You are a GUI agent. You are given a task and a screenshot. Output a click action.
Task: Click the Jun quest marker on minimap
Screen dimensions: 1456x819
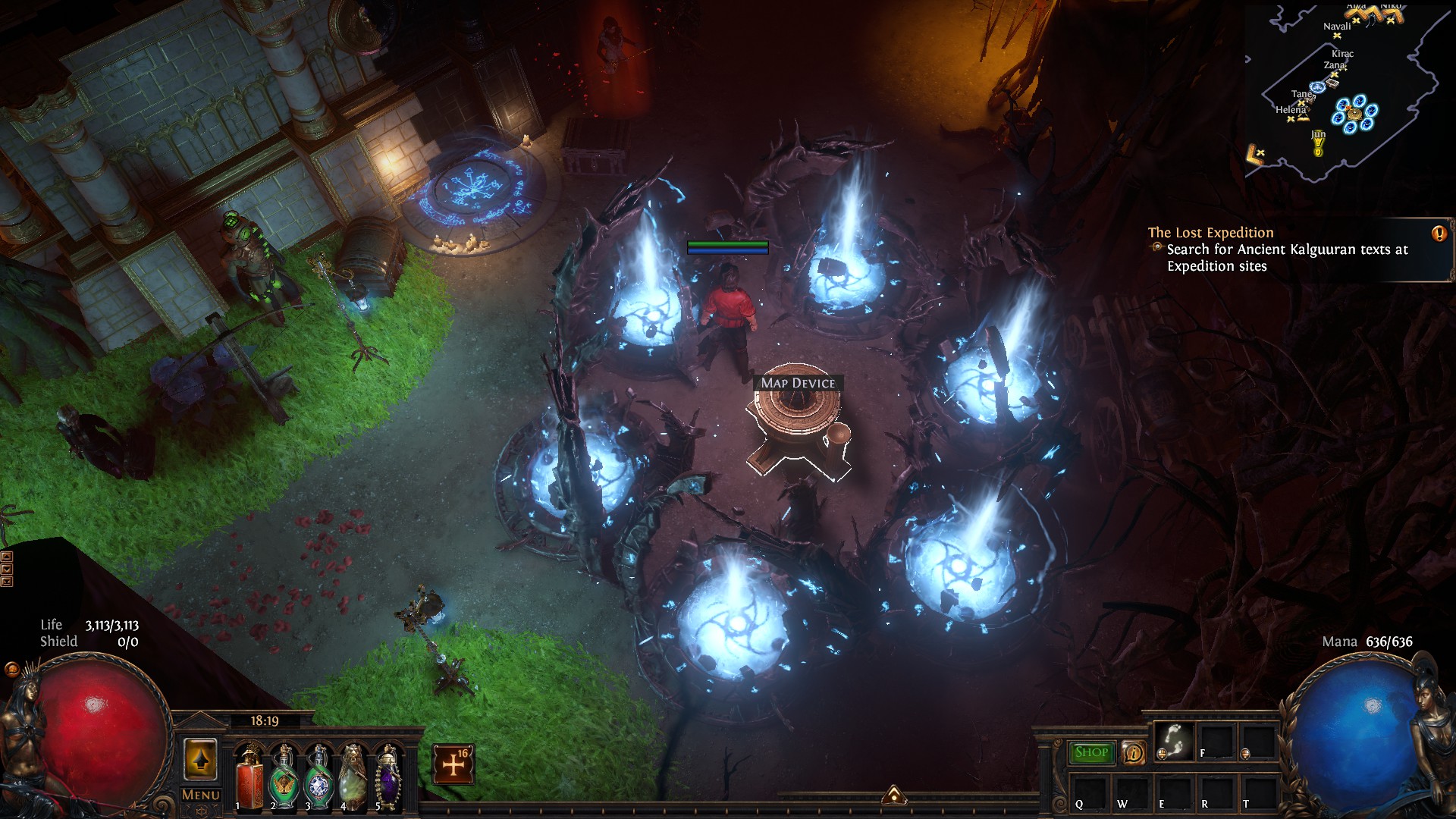(1318, 141)
